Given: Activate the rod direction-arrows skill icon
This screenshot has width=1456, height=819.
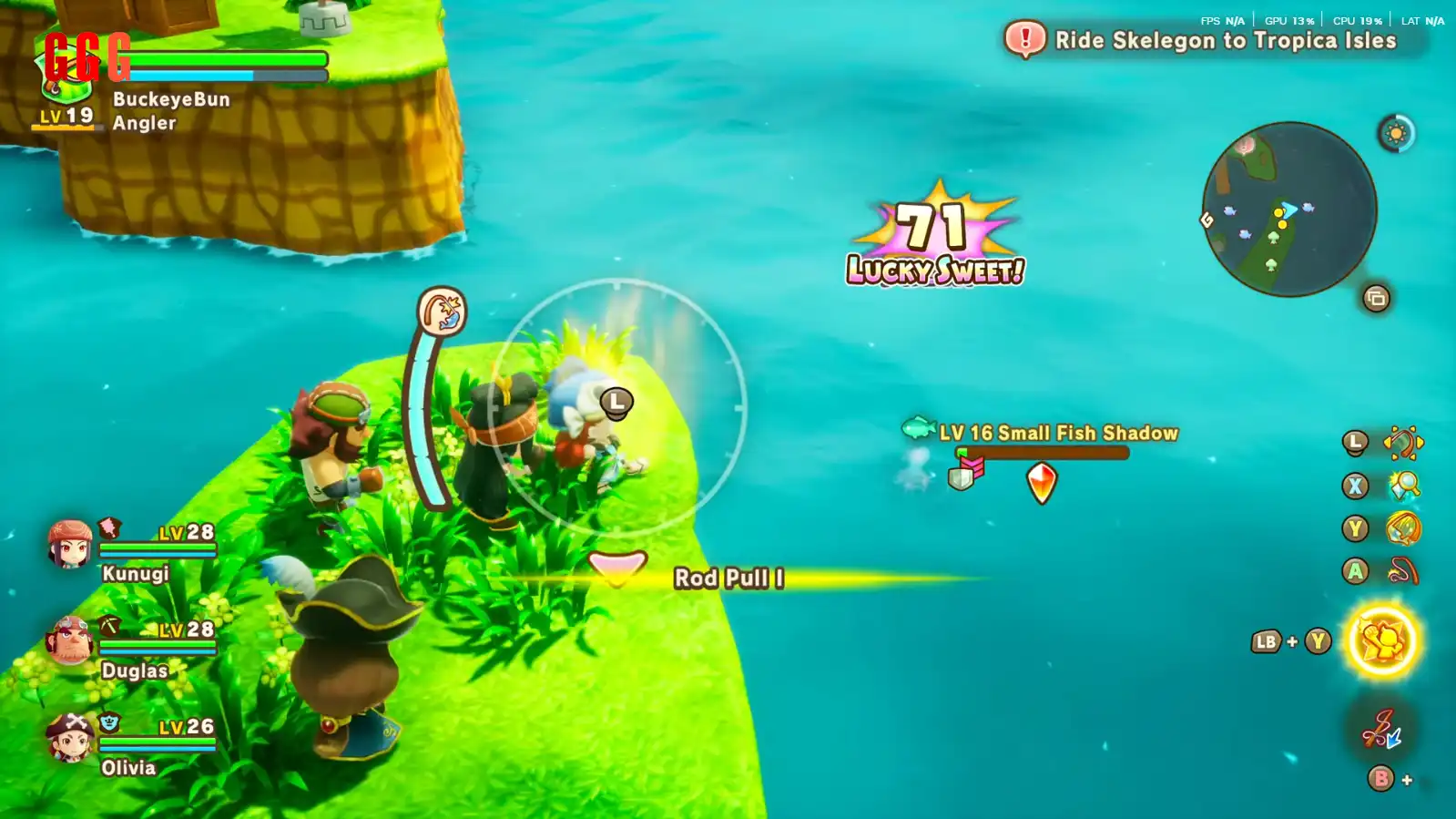Looking at the screenshot, I should [1403, 444].
